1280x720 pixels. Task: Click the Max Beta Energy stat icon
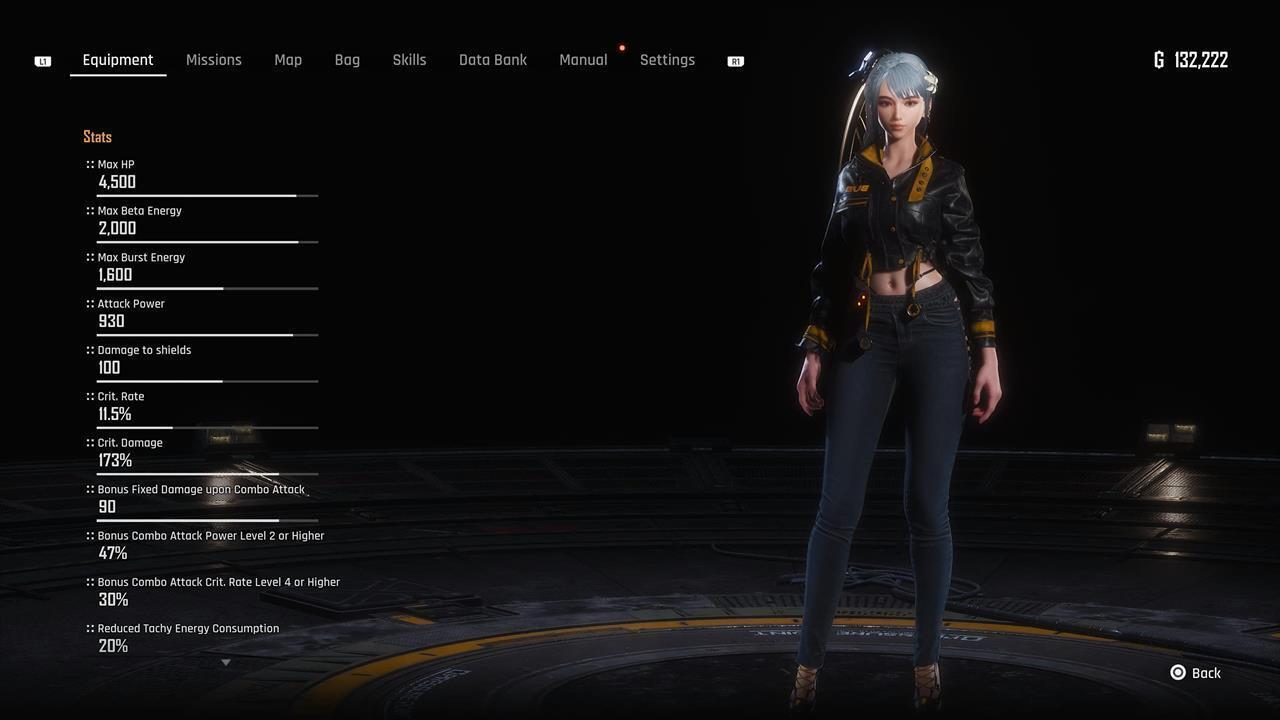pyautogui.click(x=89, y=210)
